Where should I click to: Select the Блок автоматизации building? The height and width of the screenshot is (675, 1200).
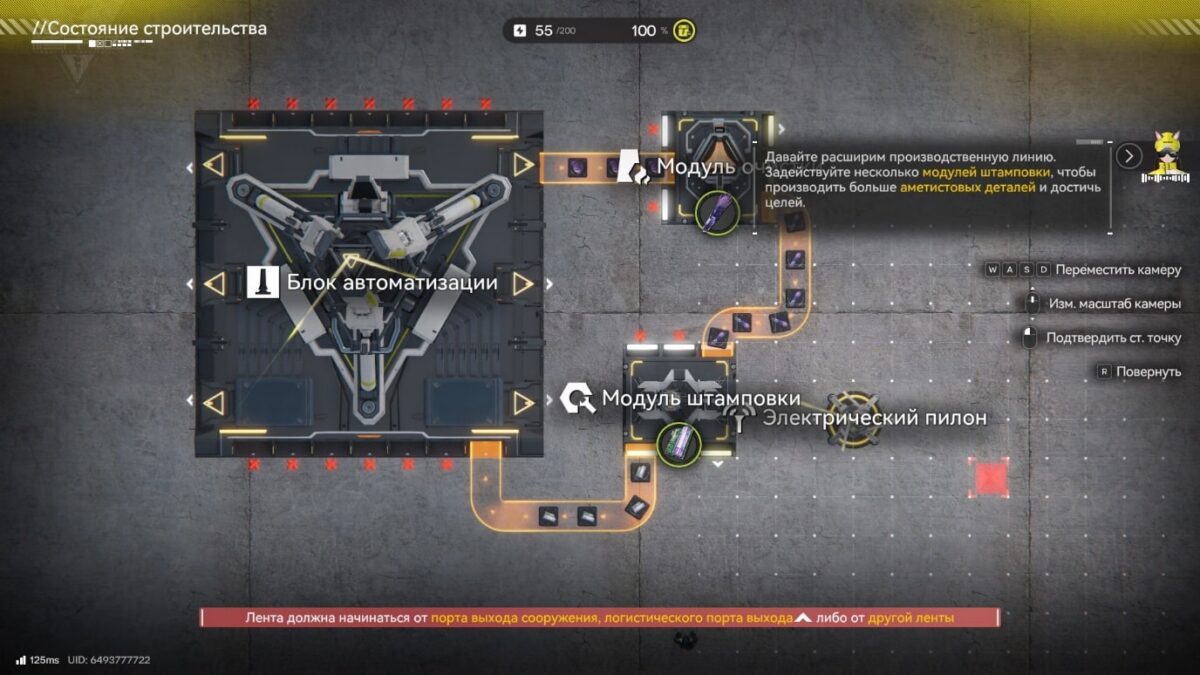(x=369, y=283)
